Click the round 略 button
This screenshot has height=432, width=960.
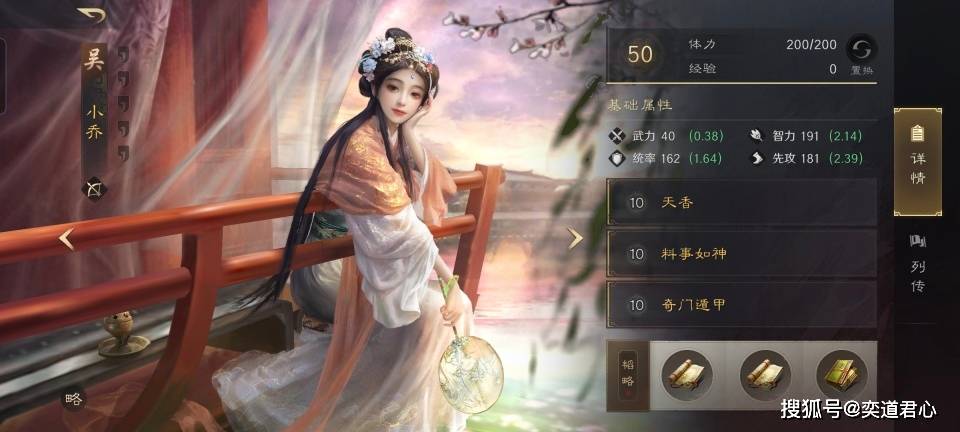[x=74, y=398]
